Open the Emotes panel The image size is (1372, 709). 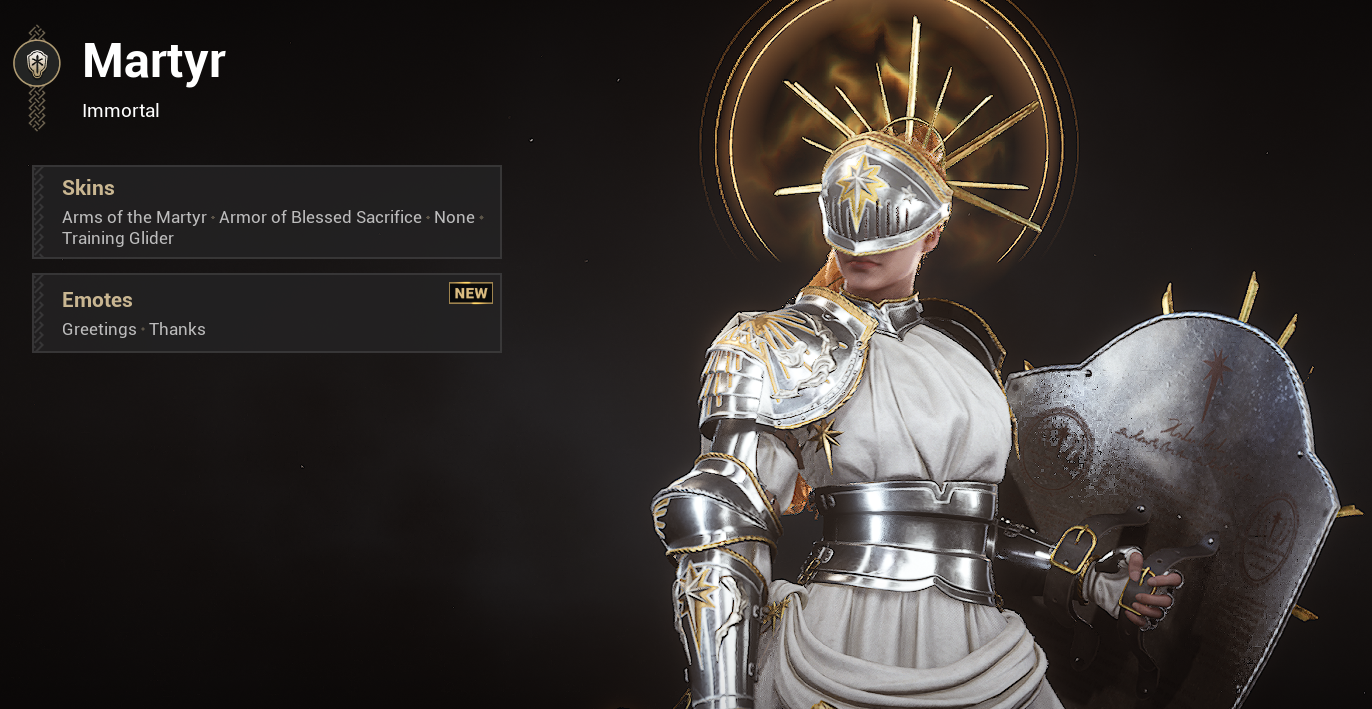point(267,313)
